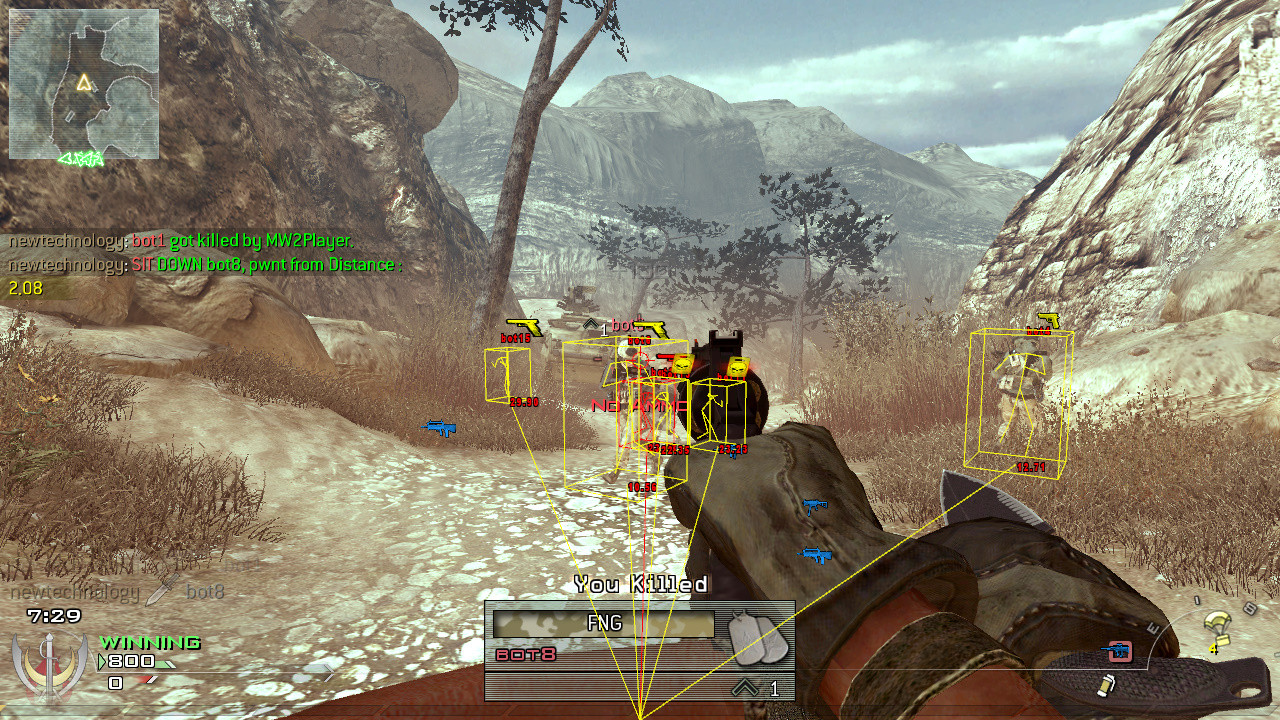The height and width of the screenshot is (720, 1280).
Task: Click the blue weapon icon beside the ammo display
Action: 1117,651
